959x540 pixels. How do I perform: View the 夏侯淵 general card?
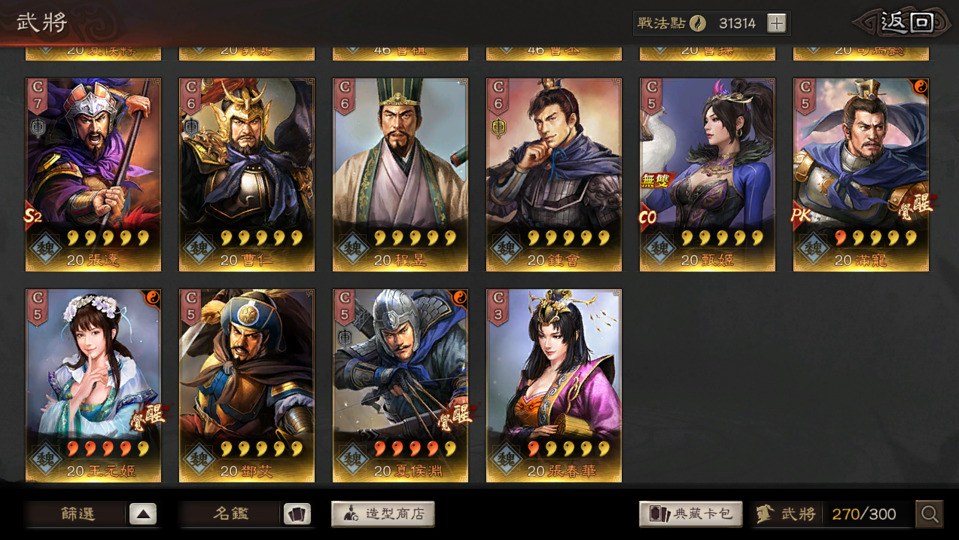tap(400, 385)
